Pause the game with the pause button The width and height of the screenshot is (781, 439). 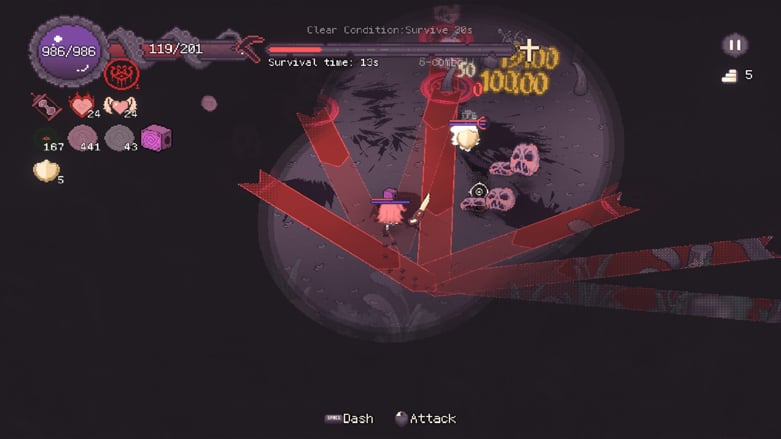click(x=734, y=45)
